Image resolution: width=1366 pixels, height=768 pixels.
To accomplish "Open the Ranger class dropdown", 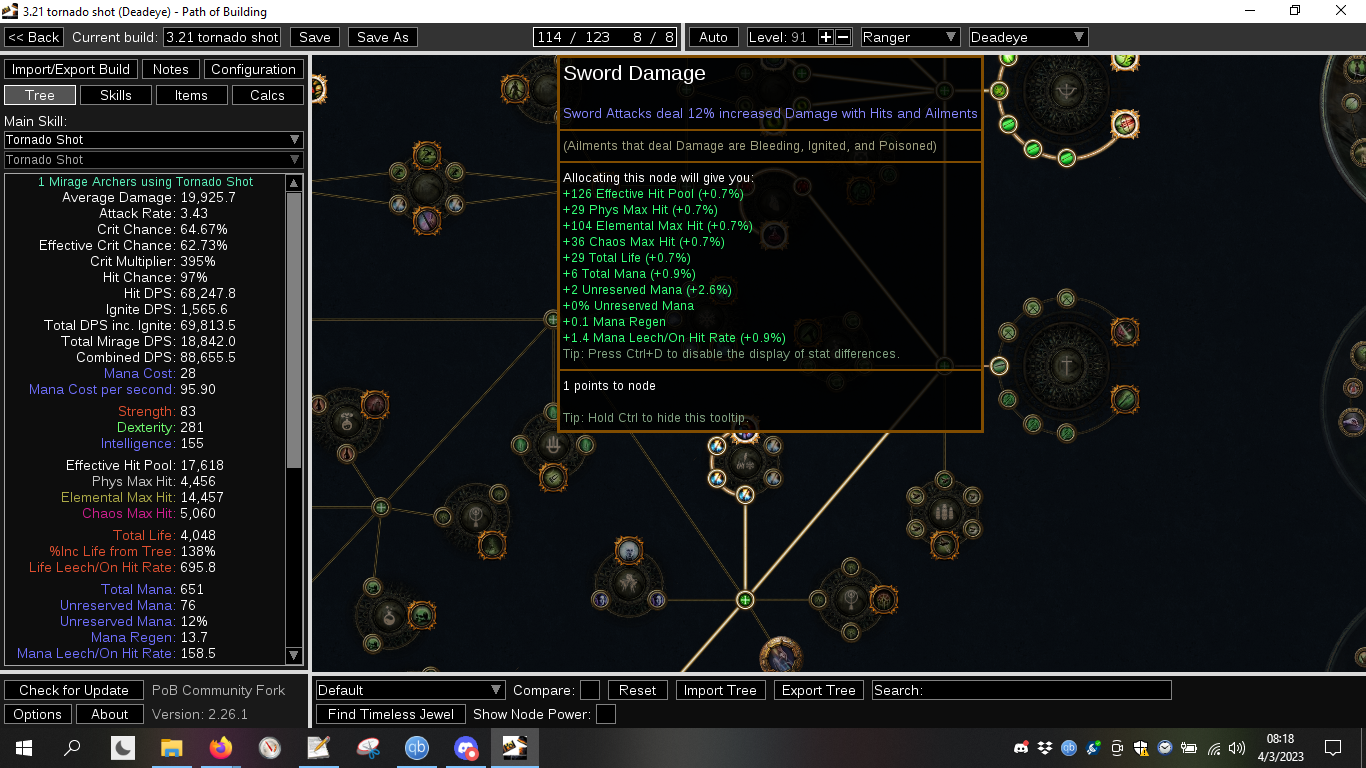I will pyautogui.click(x=909, y=37).
